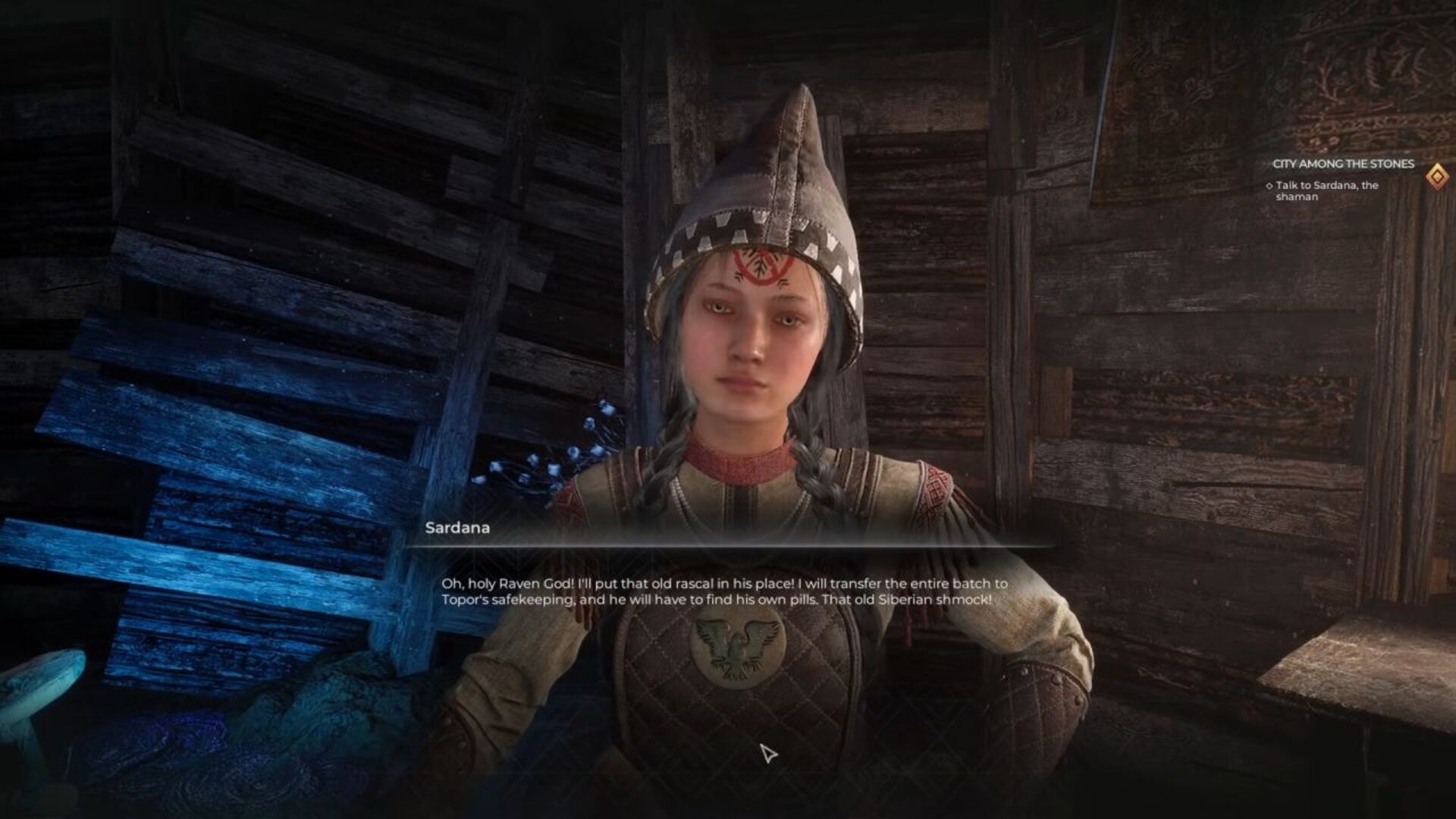Select the Talk to Sardana objective
The image size is (1456, 819).
(x=1326, y=191)
